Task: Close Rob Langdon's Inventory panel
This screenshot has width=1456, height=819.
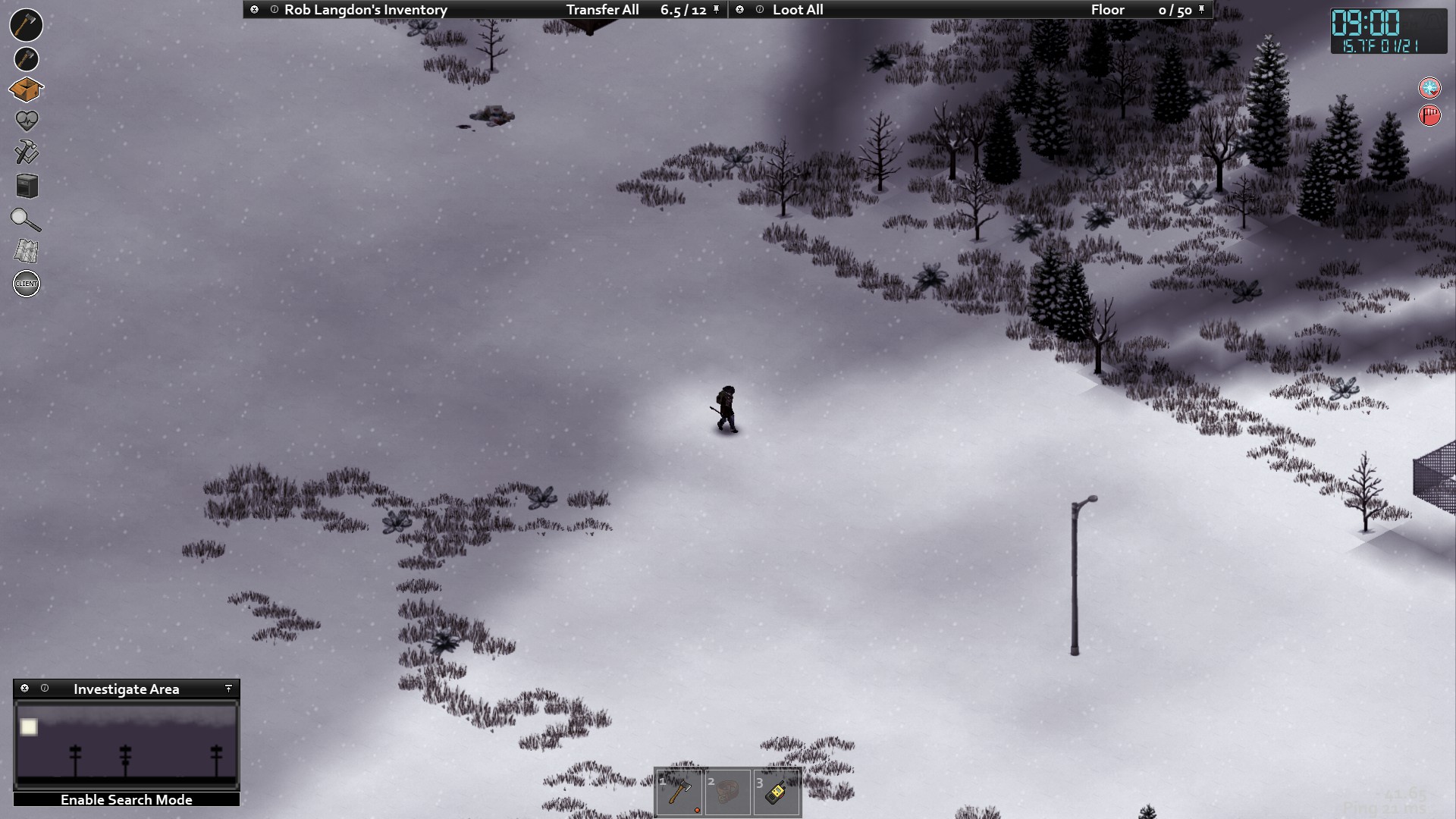Action: [x=255, y=10]
